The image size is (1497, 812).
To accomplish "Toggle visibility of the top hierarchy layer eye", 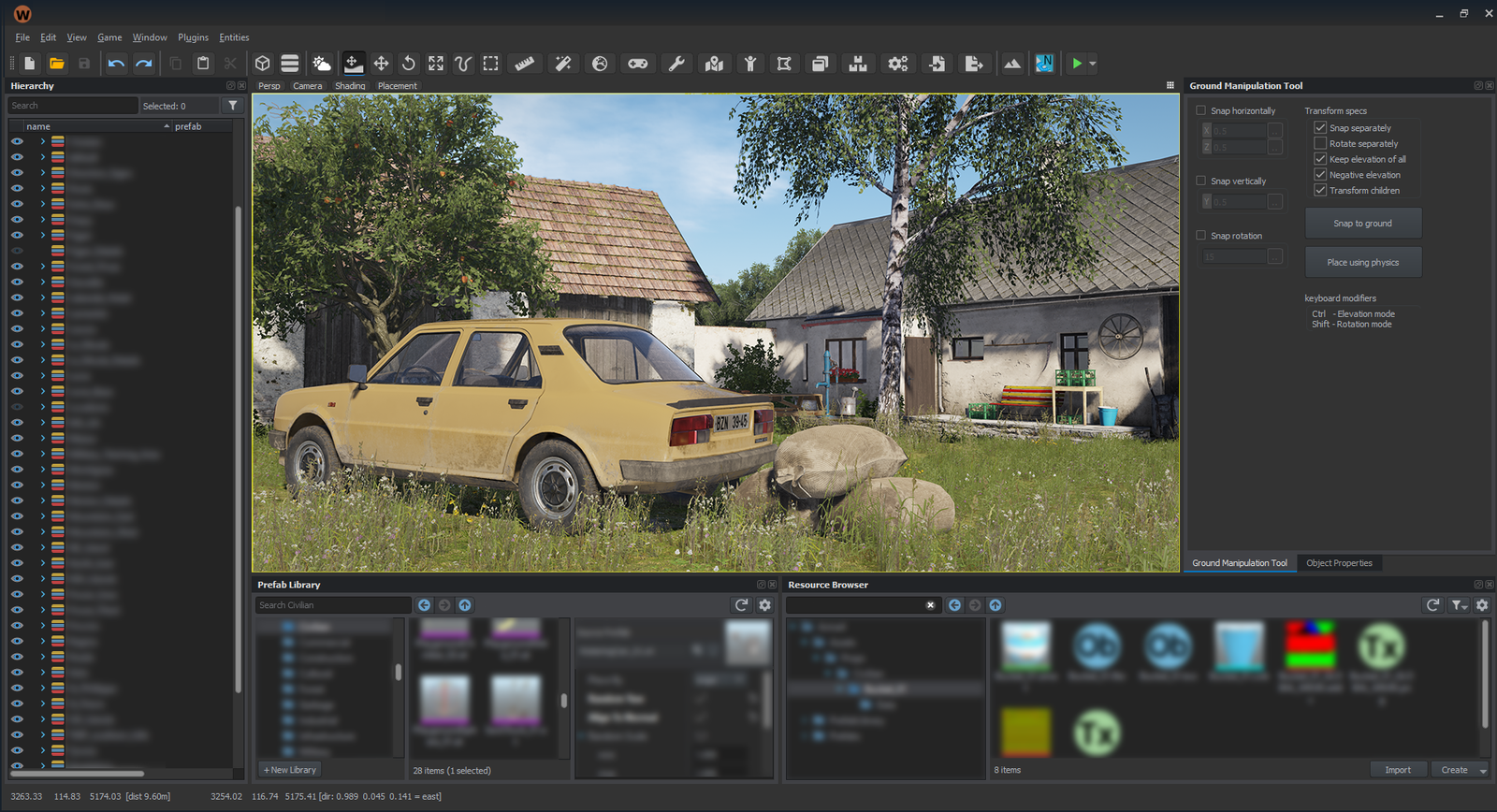I will point(16,142).
